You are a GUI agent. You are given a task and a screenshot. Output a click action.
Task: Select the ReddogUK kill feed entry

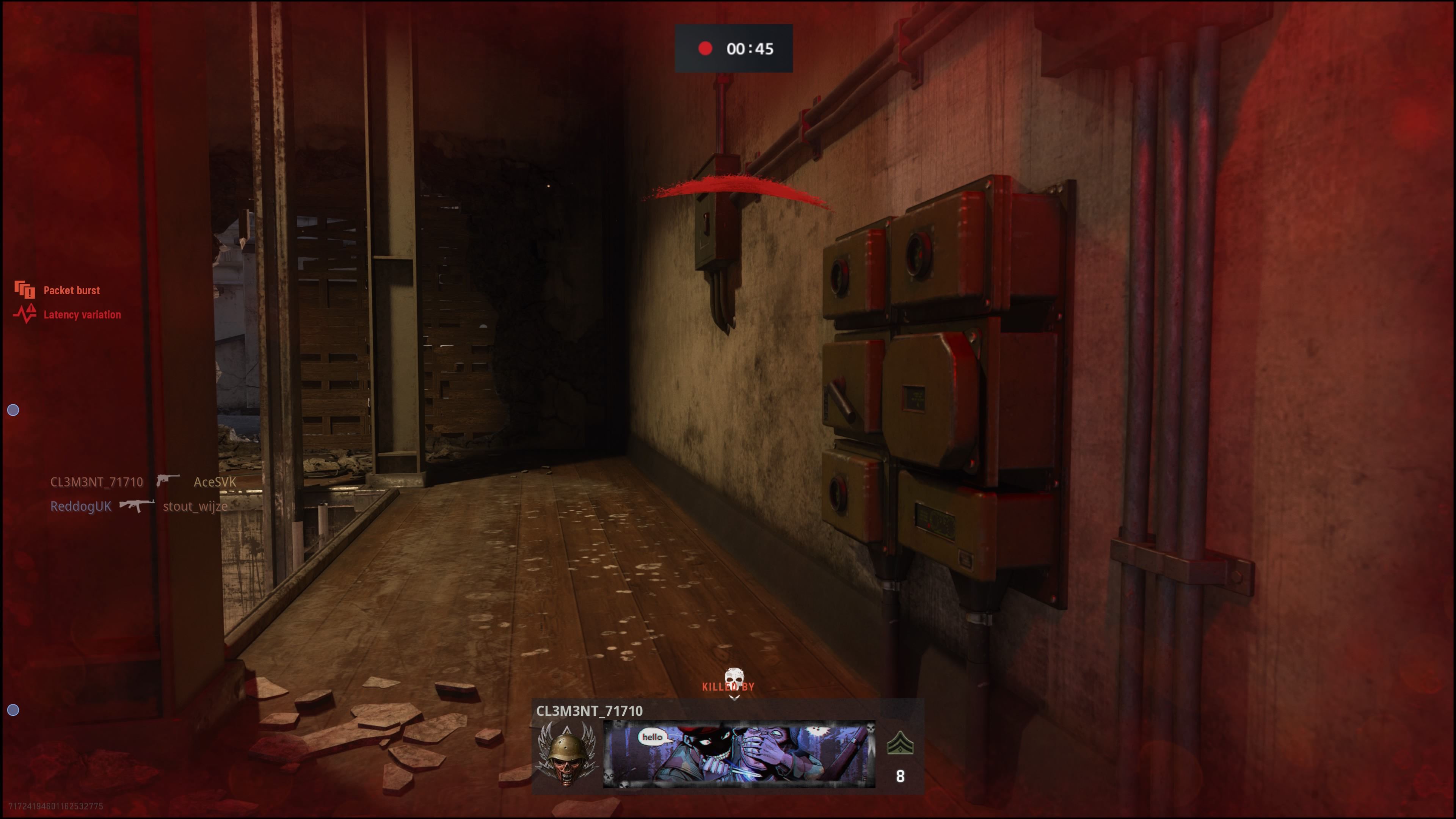pyautogui.click(x=81, y=507)
